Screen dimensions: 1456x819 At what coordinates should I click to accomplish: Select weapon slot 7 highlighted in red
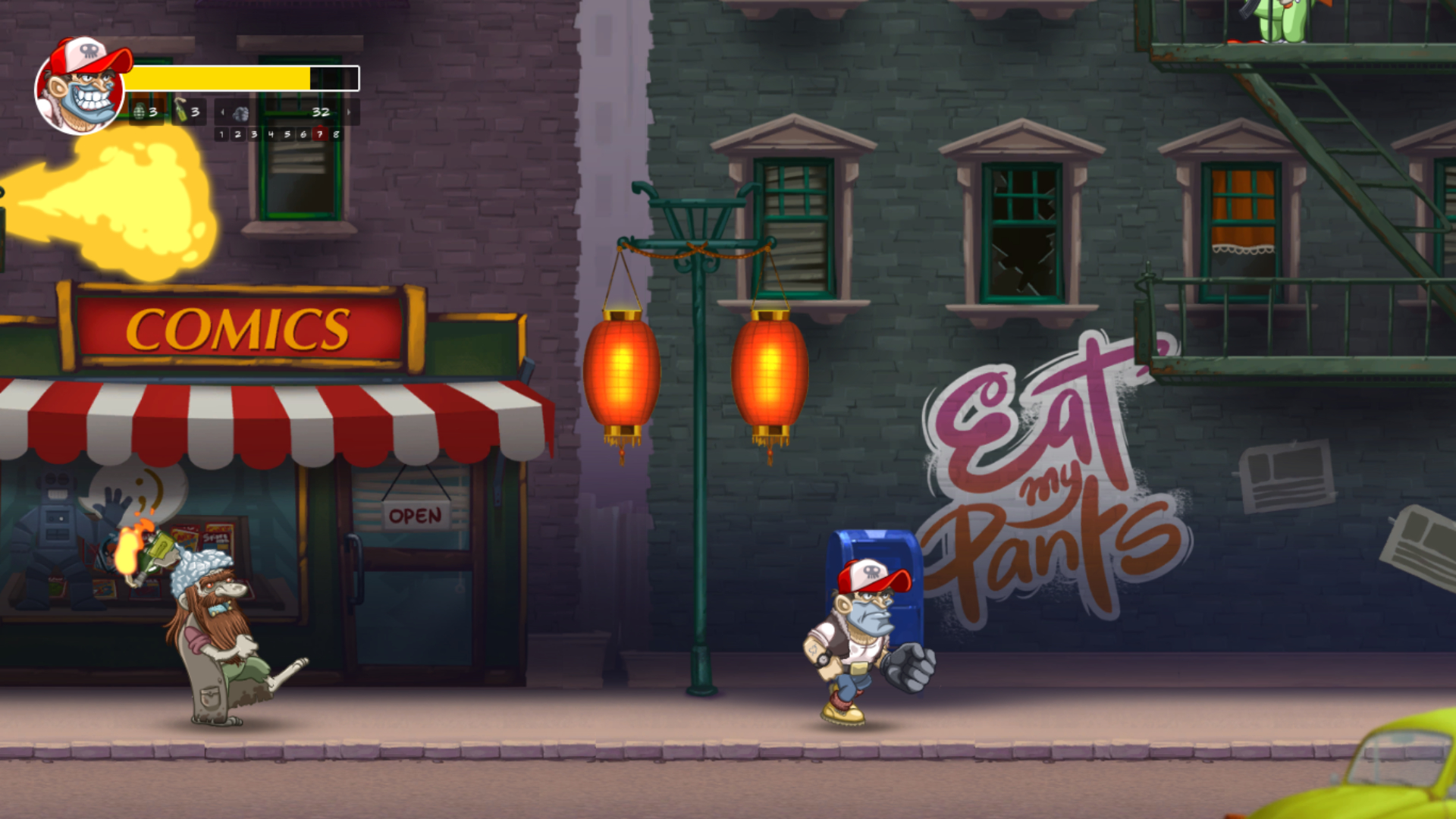point(320,134)
